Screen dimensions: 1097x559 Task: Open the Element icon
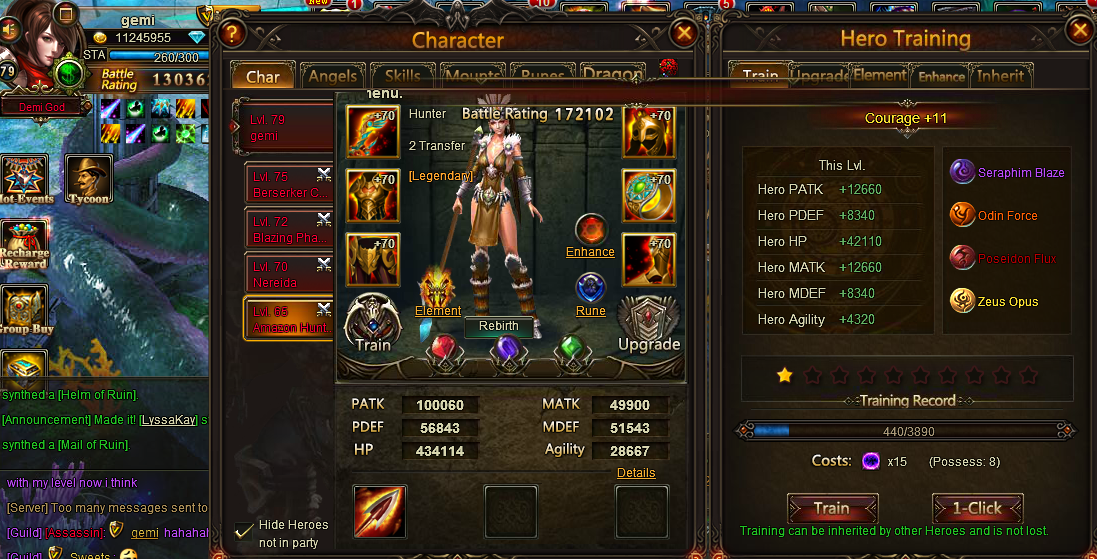pos(438,290)
